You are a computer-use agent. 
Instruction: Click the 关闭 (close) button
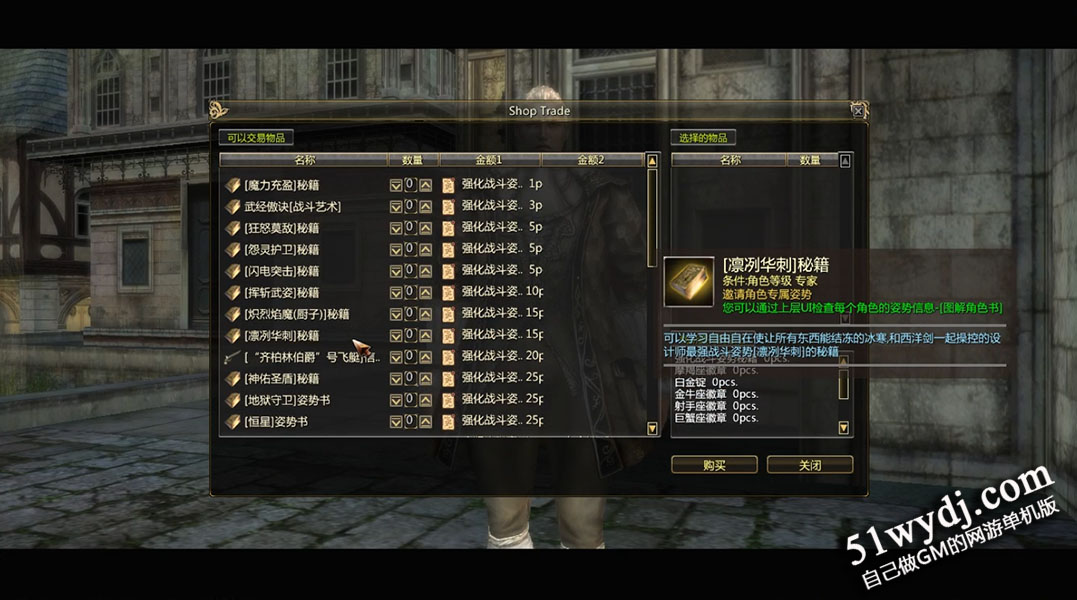809,465
